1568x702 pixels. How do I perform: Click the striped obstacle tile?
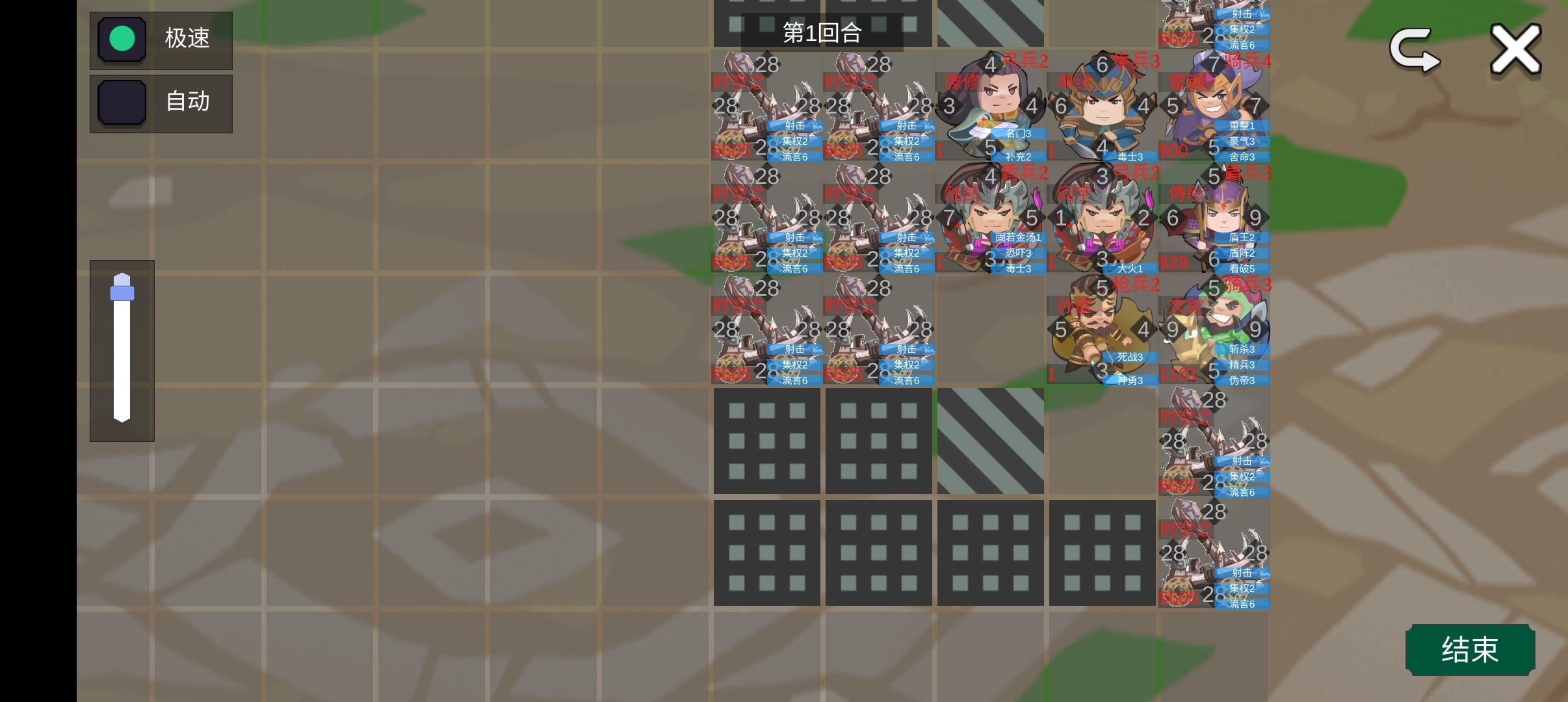coord(990,441)
